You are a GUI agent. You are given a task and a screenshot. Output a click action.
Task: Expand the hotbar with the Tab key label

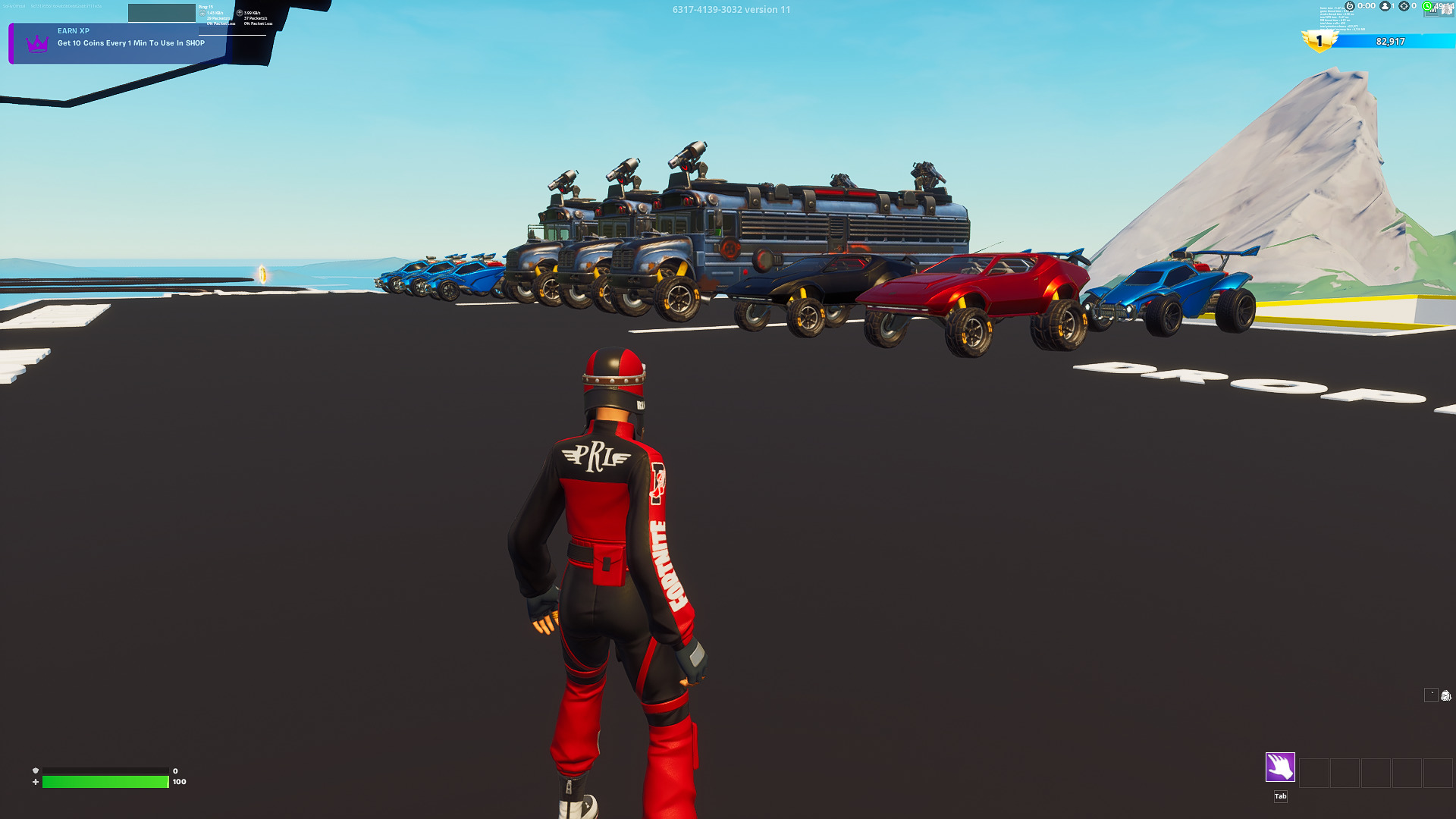point(1279,796)
